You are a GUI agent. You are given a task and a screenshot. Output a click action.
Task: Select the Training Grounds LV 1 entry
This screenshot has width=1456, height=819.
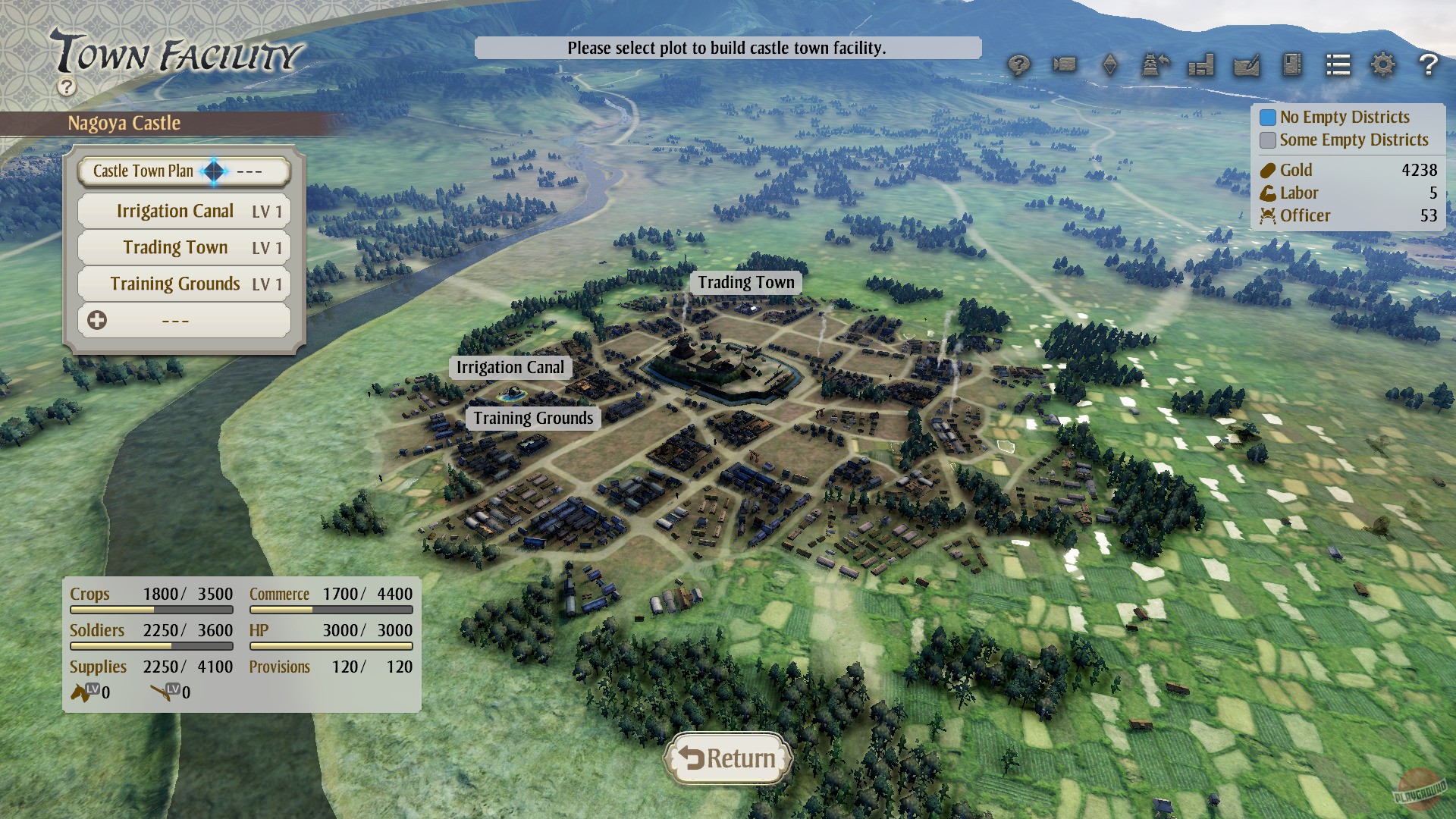tap(183, 283)
